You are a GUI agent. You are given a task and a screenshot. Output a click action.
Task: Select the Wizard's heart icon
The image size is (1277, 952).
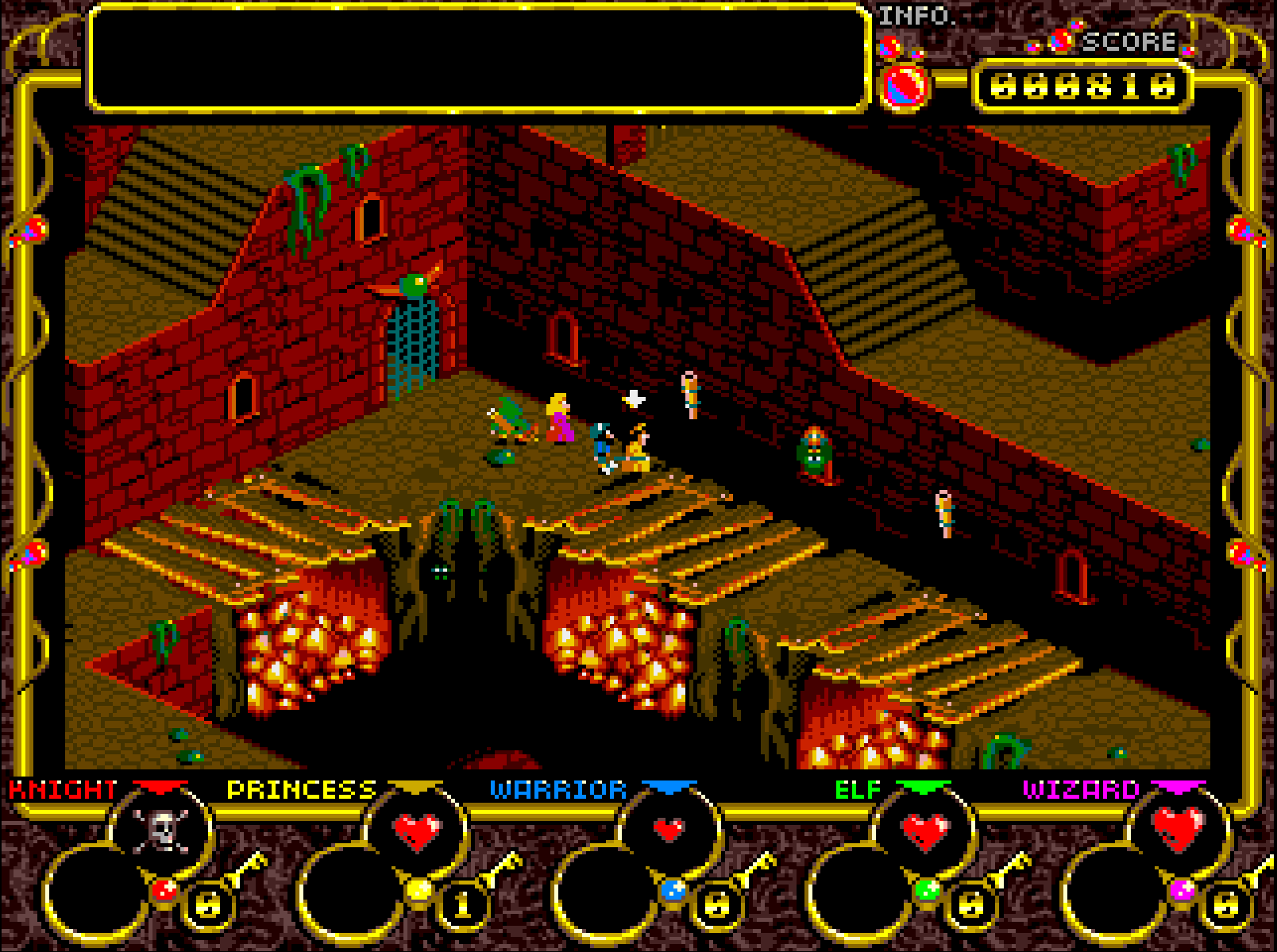(1179, 828)
